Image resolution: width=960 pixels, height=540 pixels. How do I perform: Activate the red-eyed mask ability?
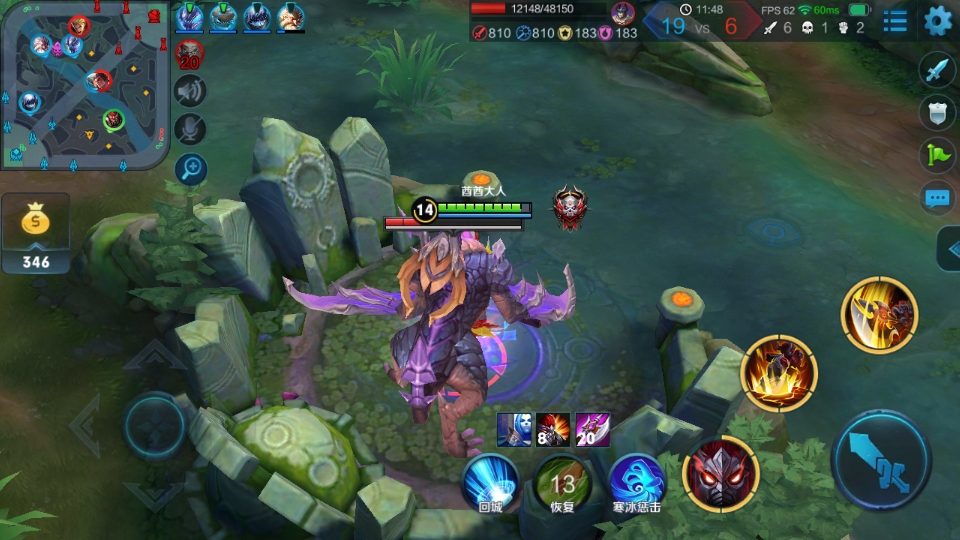coord(720,473)
